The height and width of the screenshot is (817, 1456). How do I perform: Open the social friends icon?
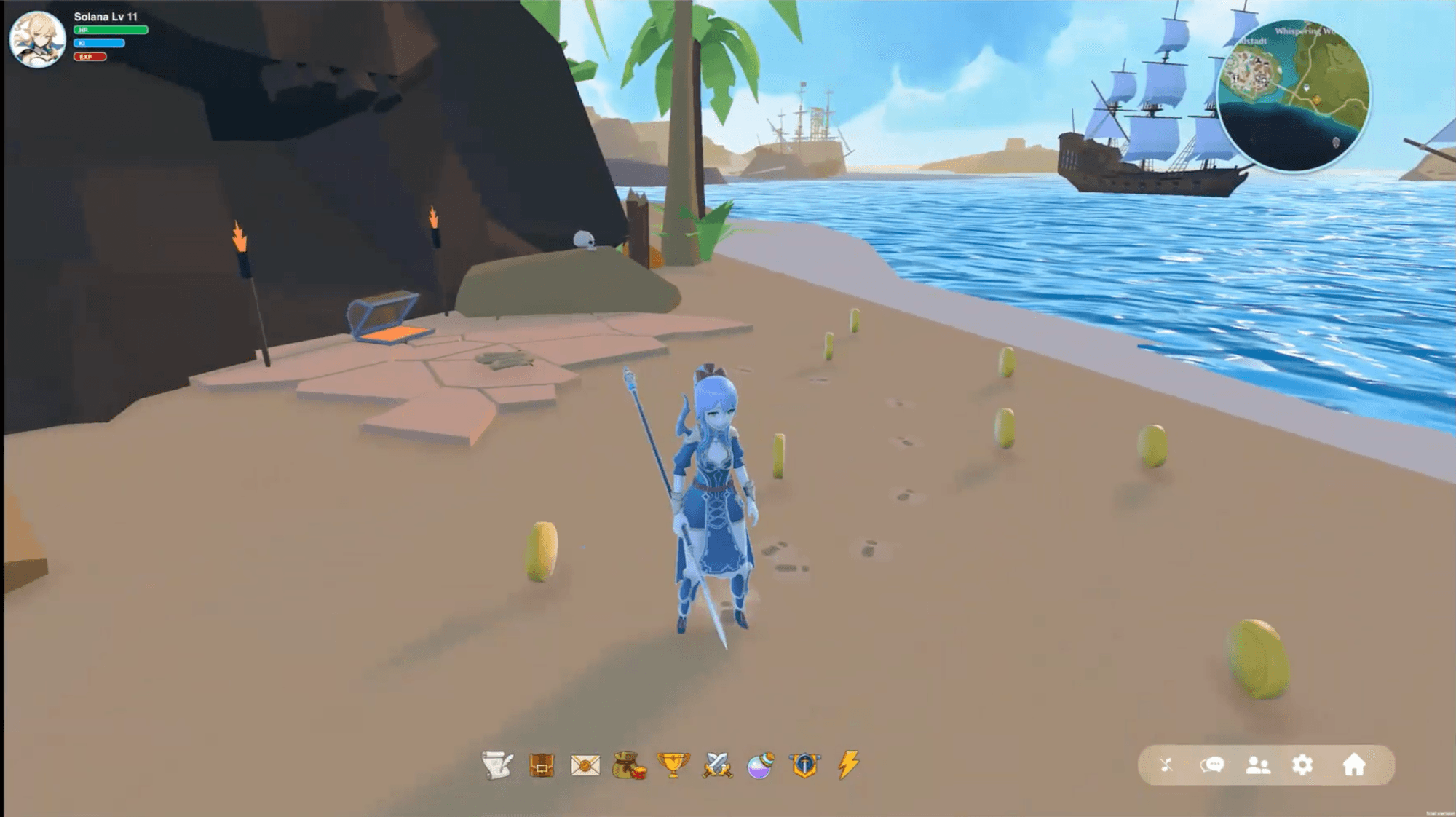pos(1257,765)
